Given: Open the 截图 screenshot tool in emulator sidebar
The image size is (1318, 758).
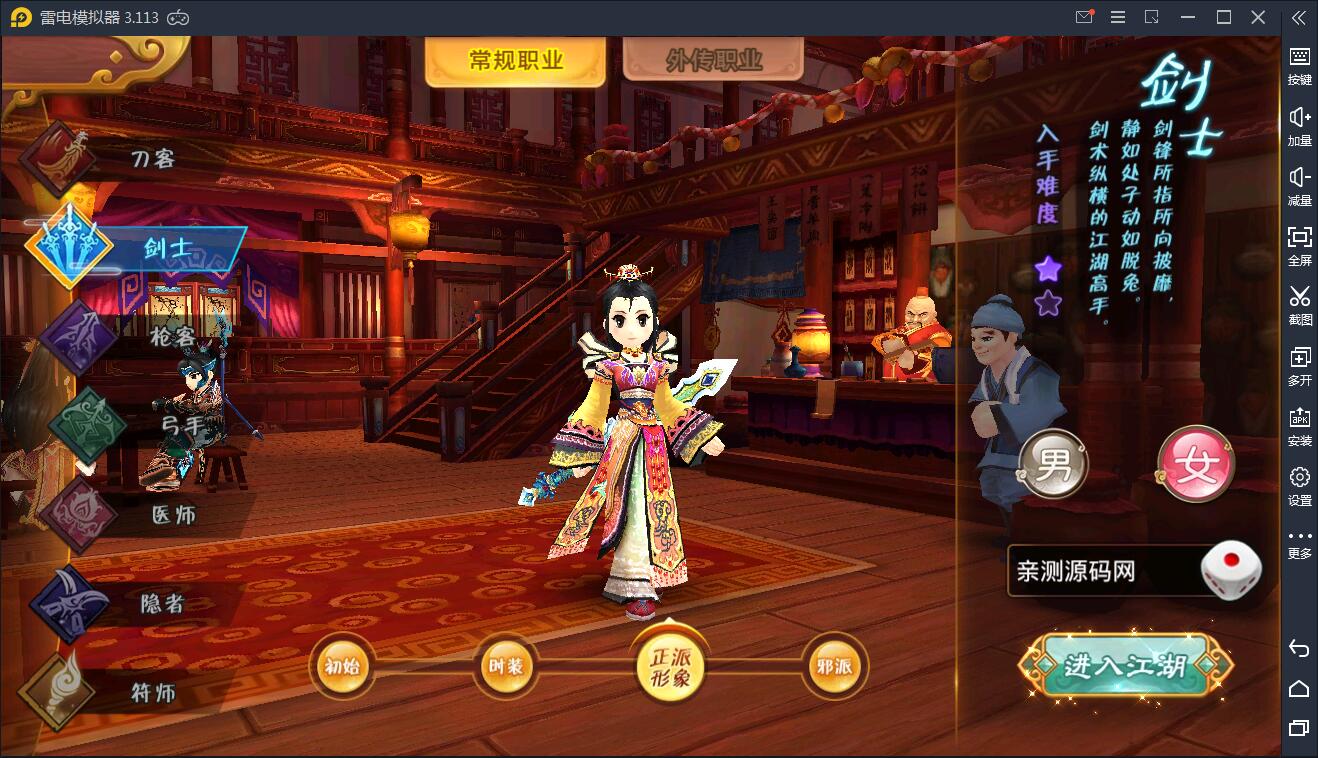Looking at the screenshot, I should [x=1299, y=306].
